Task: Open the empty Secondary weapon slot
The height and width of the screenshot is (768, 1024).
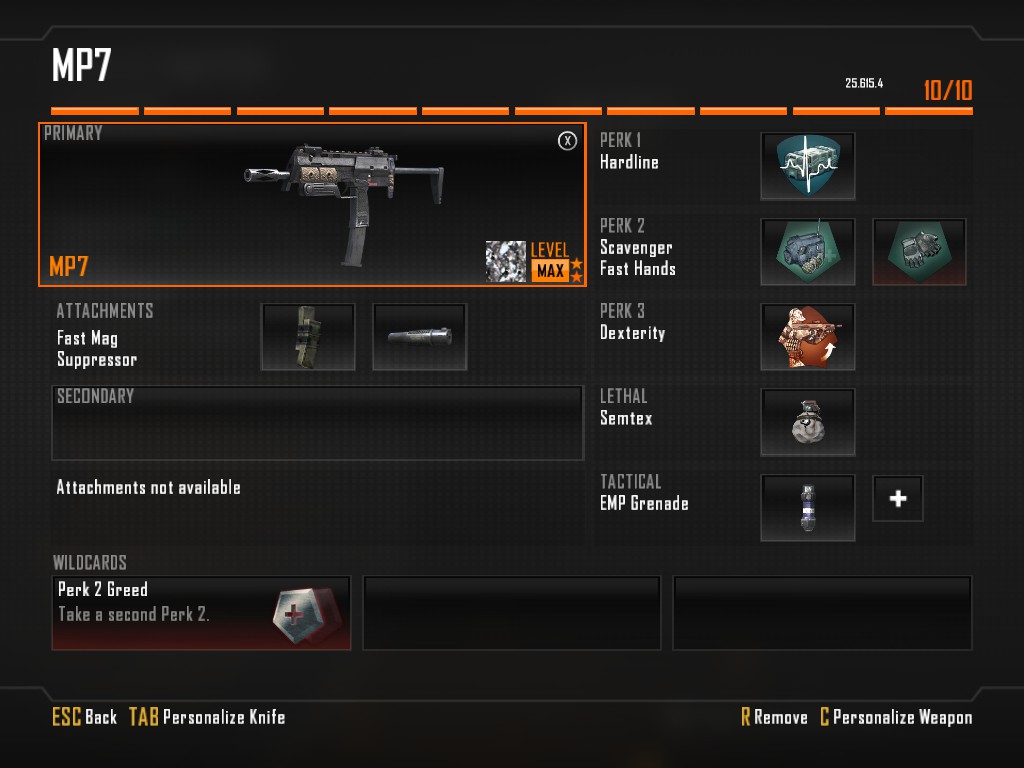Action: click(317, 423)
